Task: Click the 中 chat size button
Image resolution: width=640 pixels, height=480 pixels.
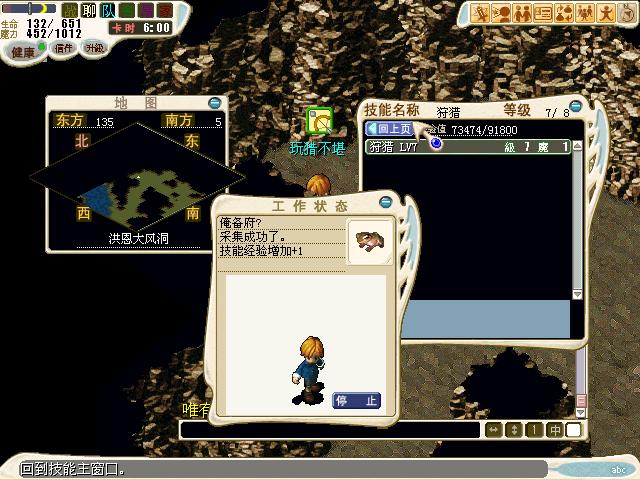Action: click(553, 430)
